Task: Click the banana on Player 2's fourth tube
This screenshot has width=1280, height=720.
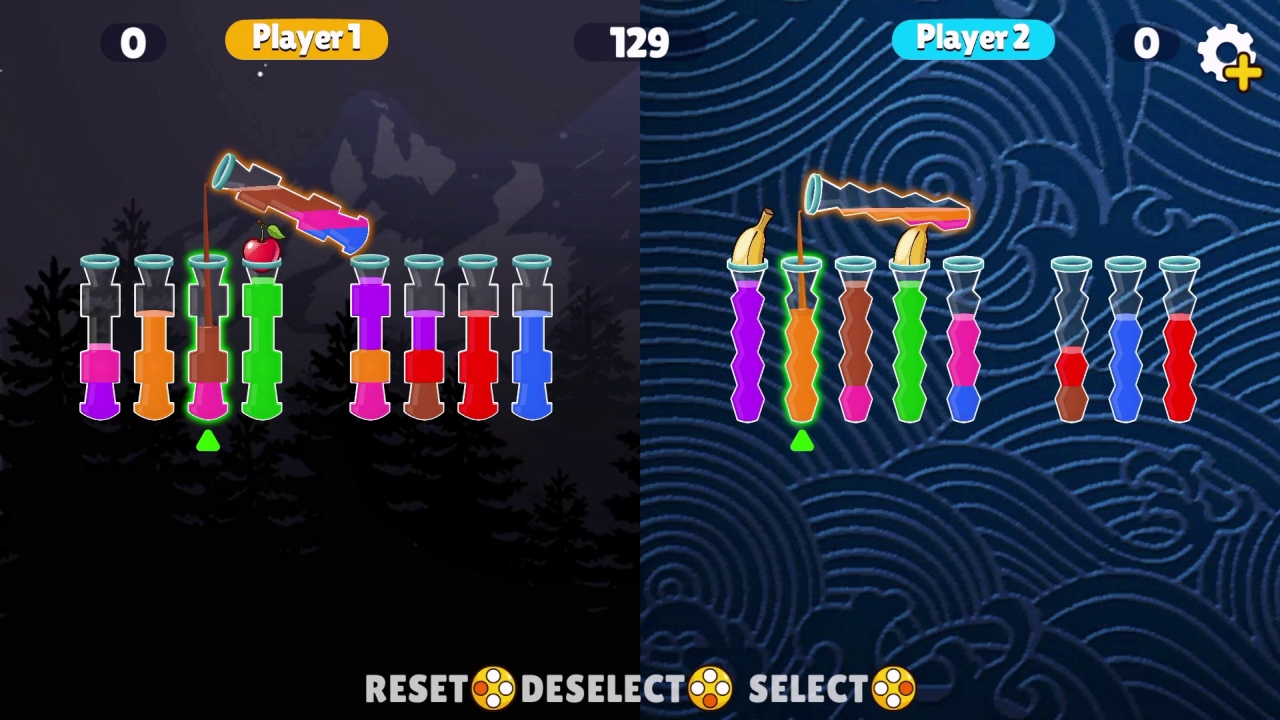Action: click(x=910, y=240)
